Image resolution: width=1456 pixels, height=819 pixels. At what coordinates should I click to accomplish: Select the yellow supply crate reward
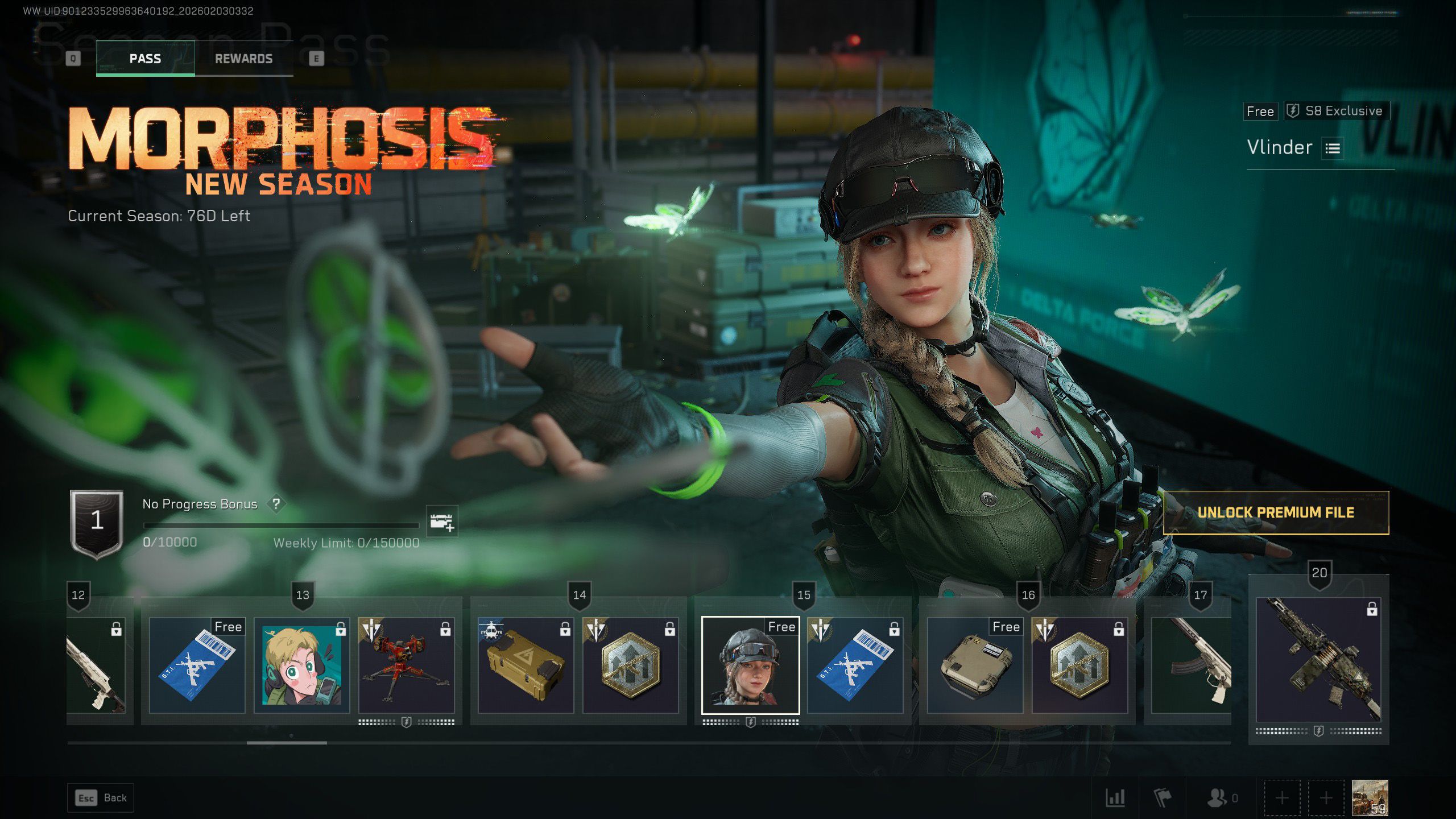tap(526, 665)
